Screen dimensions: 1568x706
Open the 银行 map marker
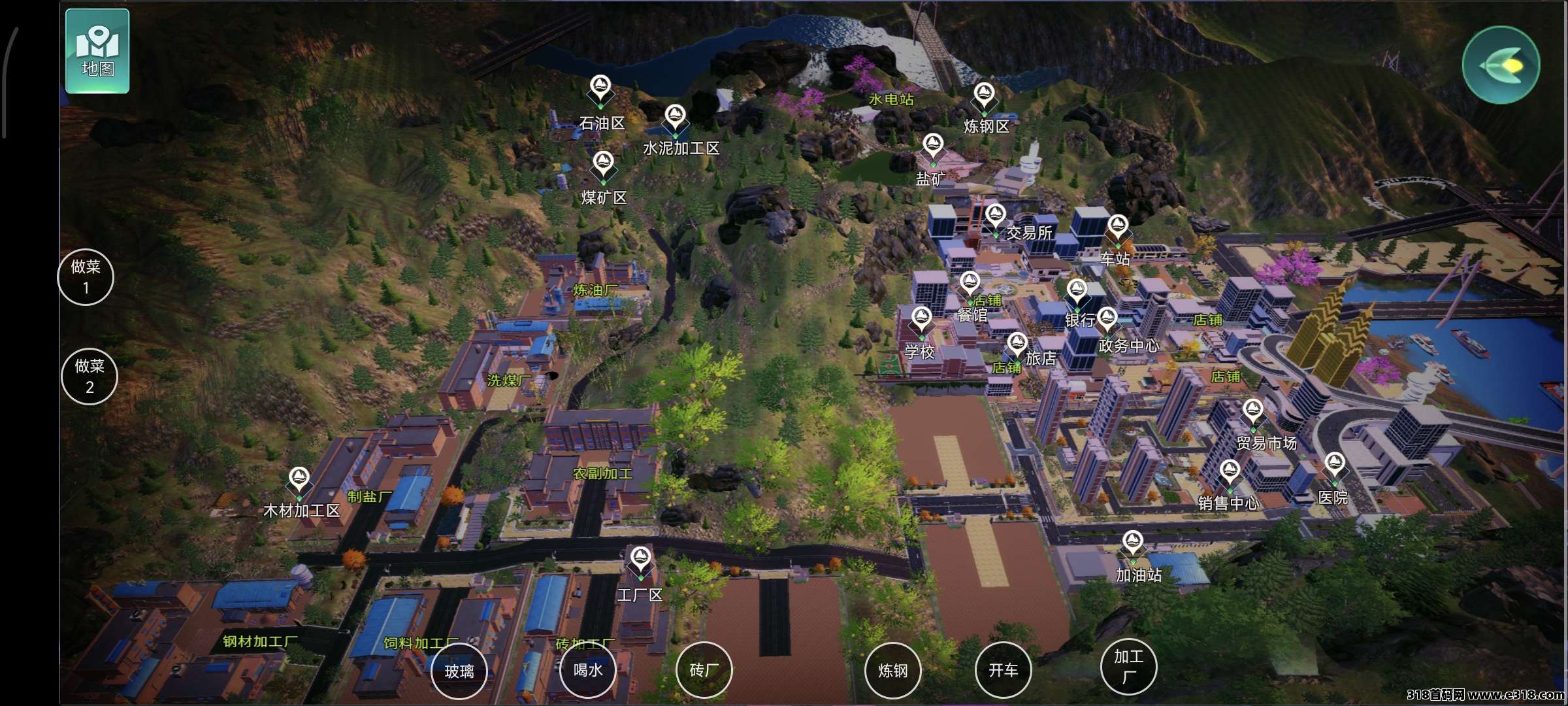coord(1077,292)
